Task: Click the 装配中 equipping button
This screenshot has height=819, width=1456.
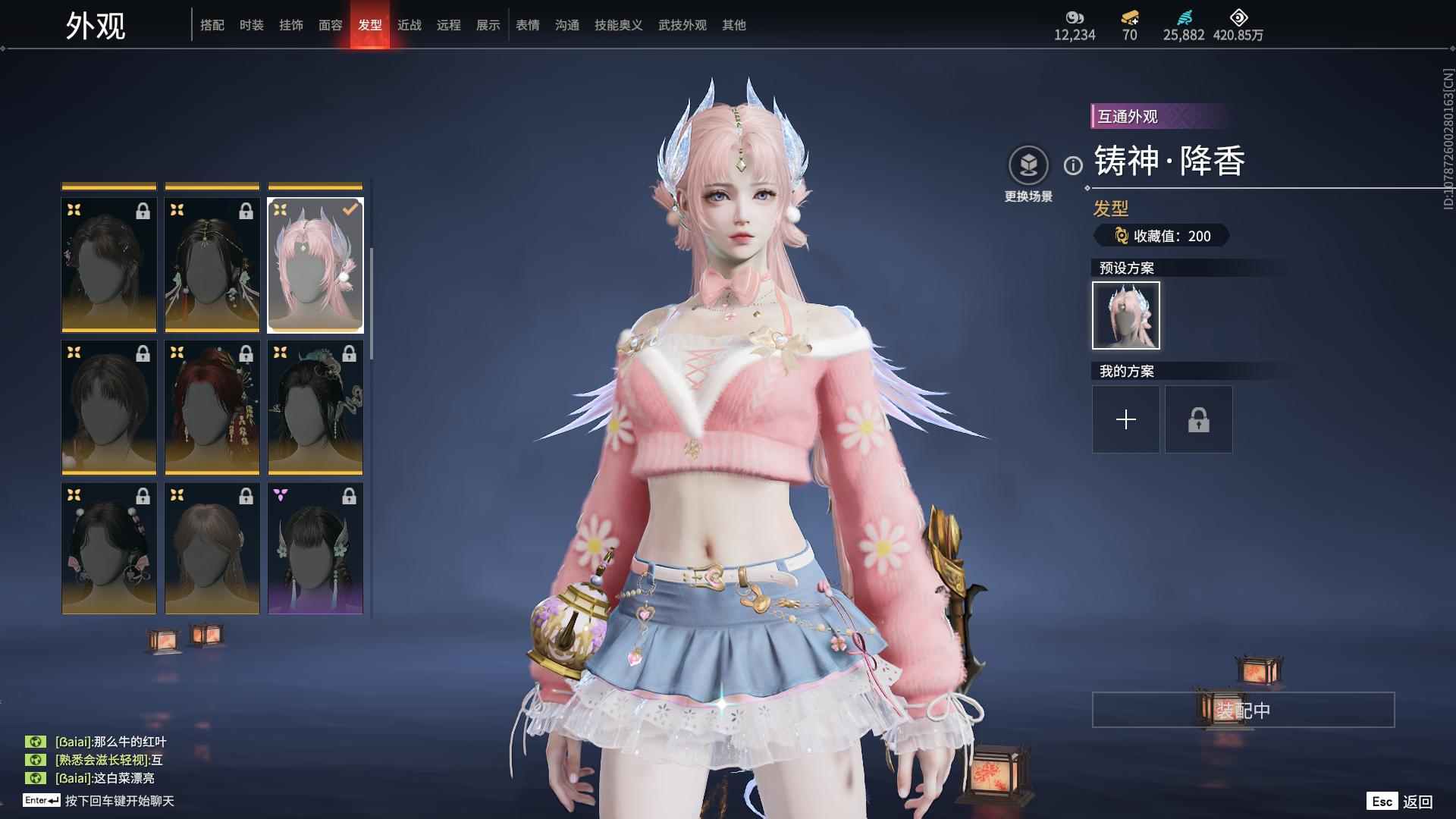Action: 1241,711
